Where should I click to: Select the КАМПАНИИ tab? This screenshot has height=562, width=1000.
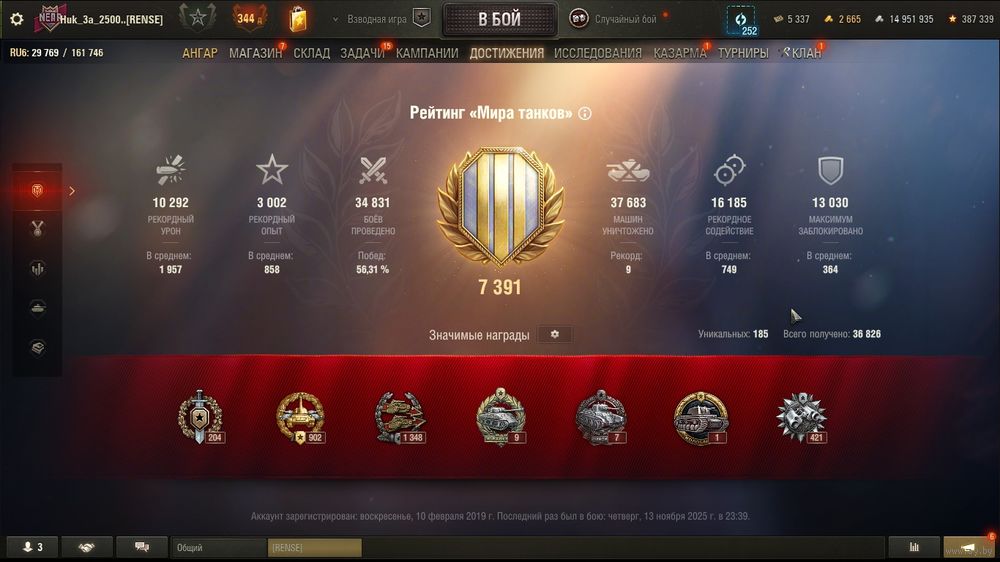[x=427, y=53]
